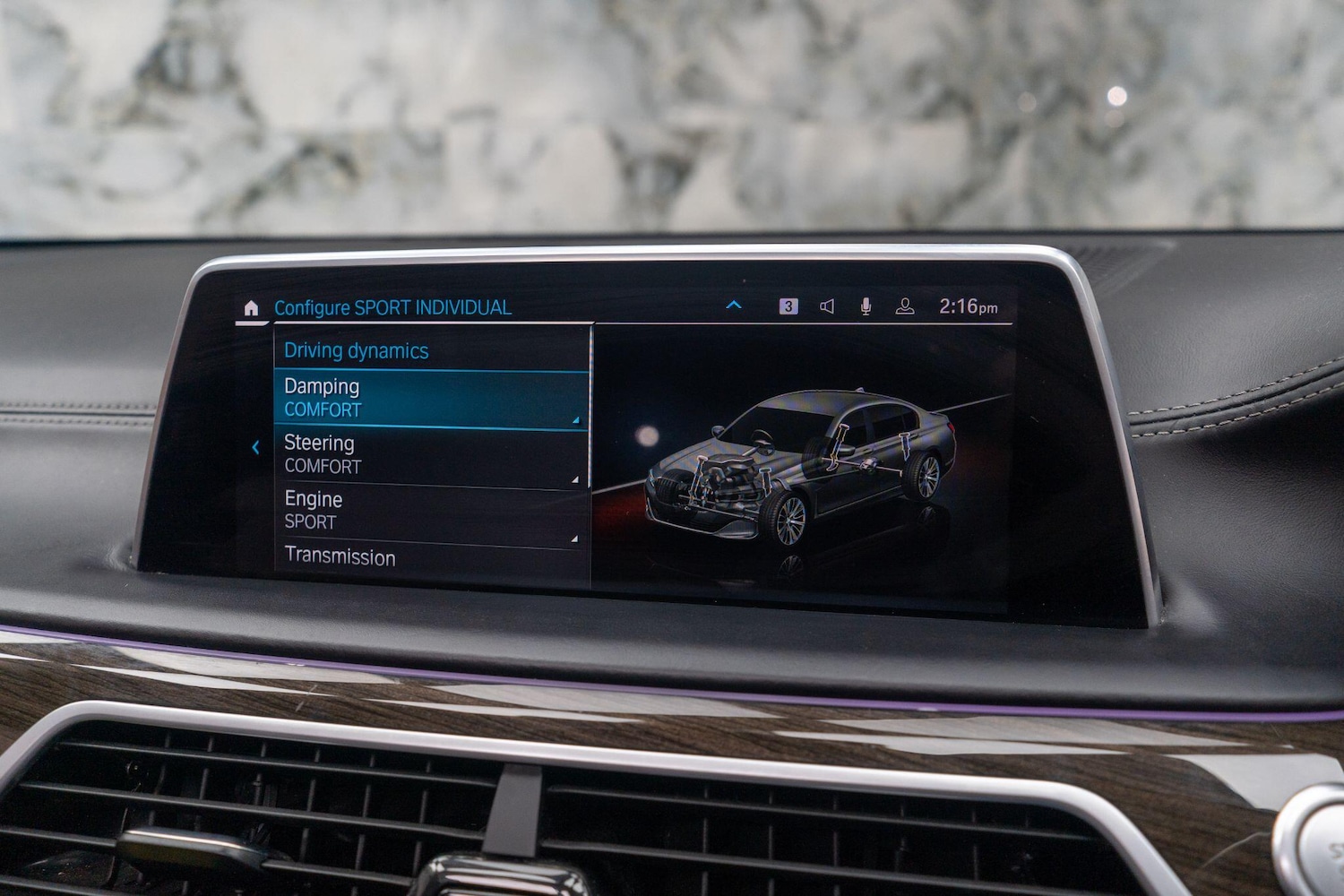1344x896 pixels.
Task: Open the driver profile icon
Action: tap(905, 306)
